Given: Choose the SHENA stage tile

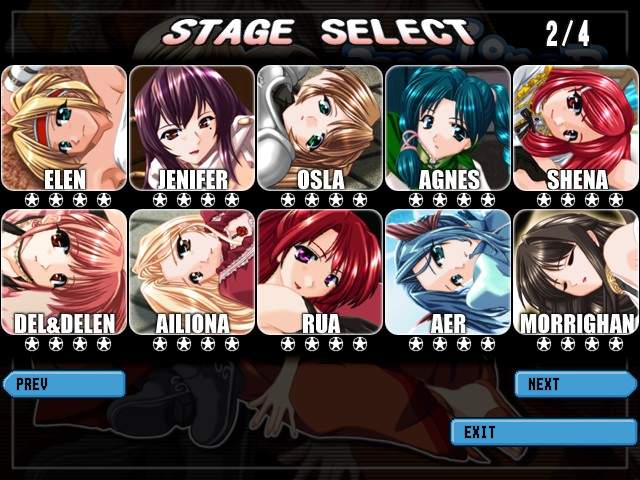Looking at the screenshot, I should coord(576,127).
